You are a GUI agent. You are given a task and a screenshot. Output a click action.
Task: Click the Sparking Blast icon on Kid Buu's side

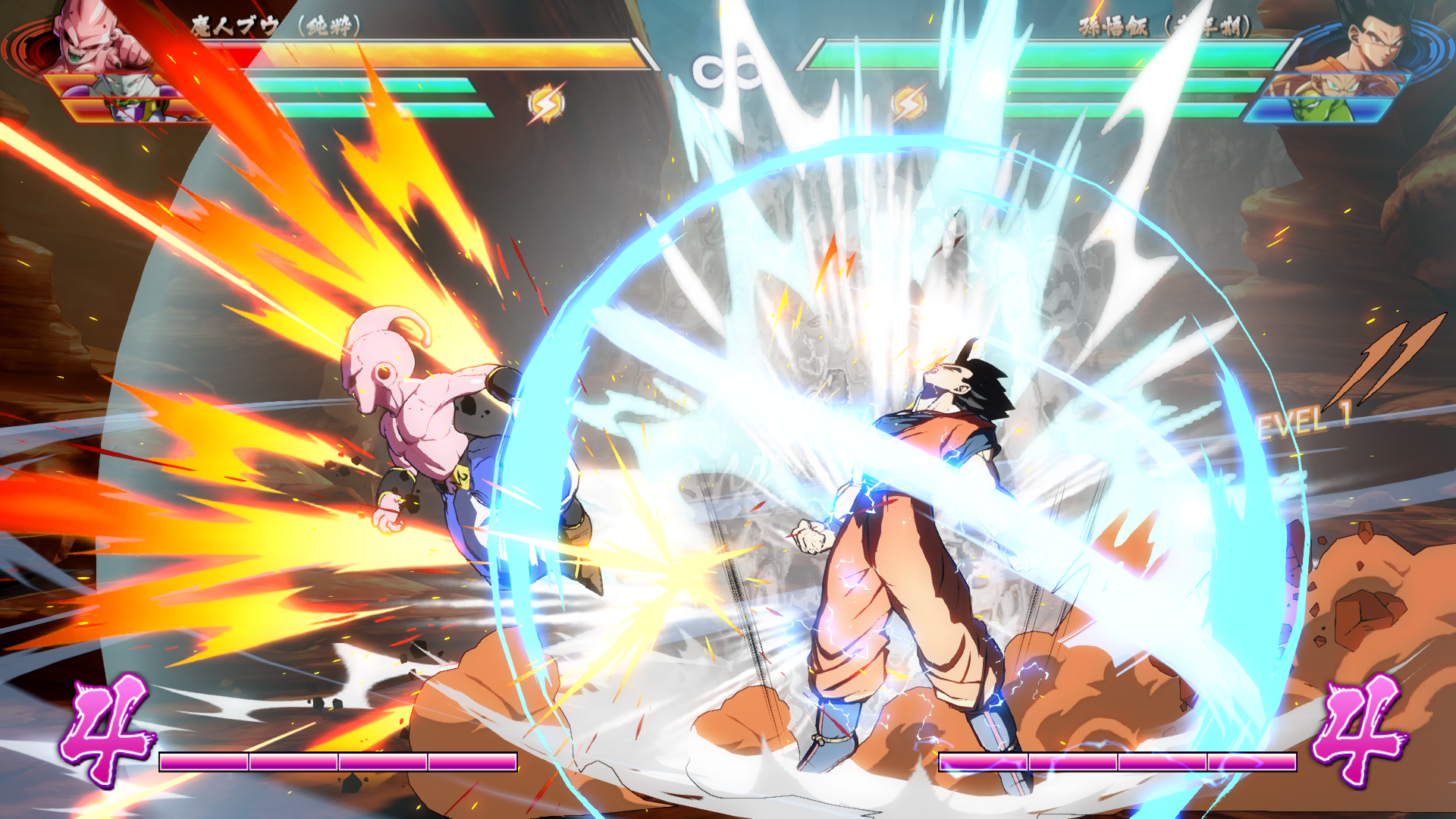click(x=546, y=104)
